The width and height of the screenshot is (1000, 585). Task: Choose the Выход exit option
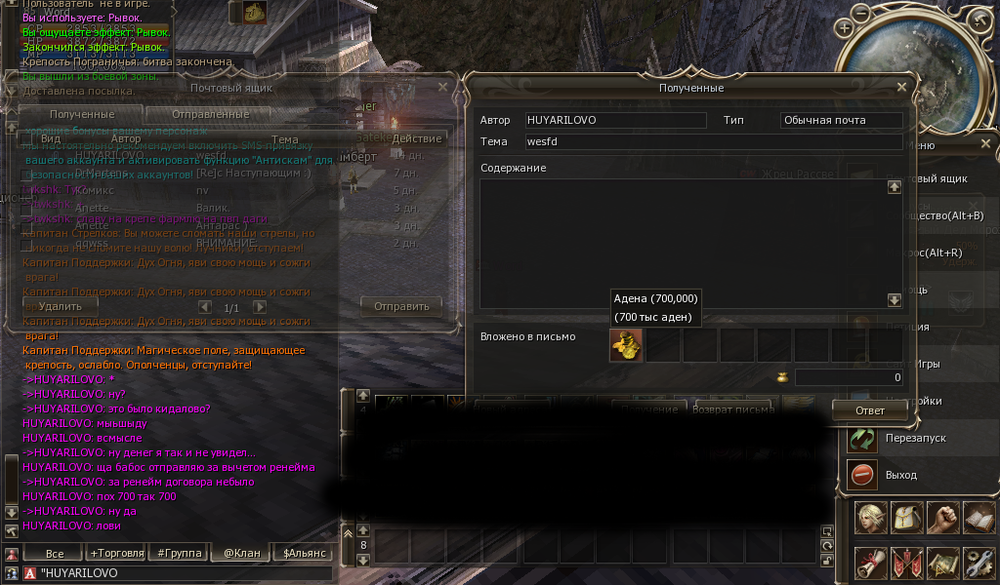[x=900, y=474]
